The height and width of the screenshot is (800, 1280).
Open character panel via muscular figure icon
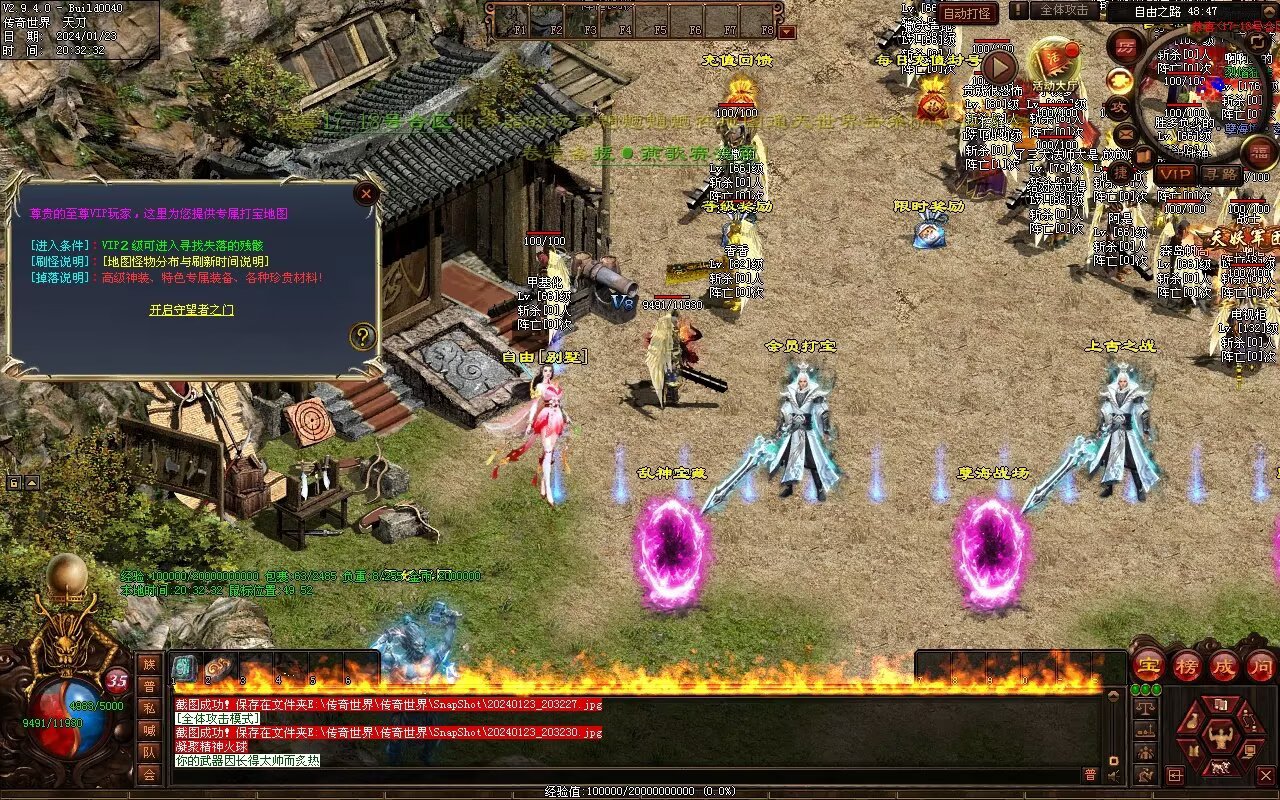(x=1219, y=738)
